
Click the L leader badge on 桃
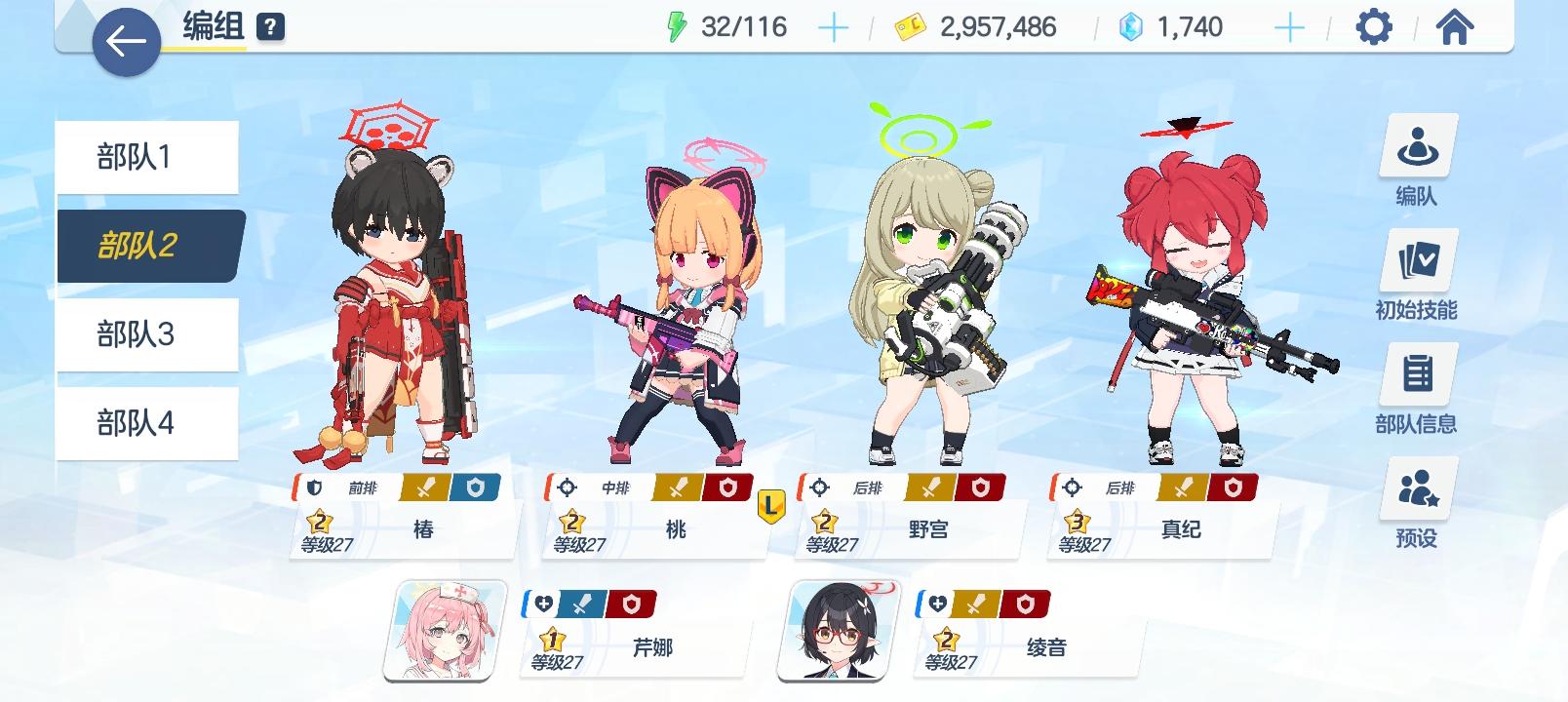(x=769, y=505)
